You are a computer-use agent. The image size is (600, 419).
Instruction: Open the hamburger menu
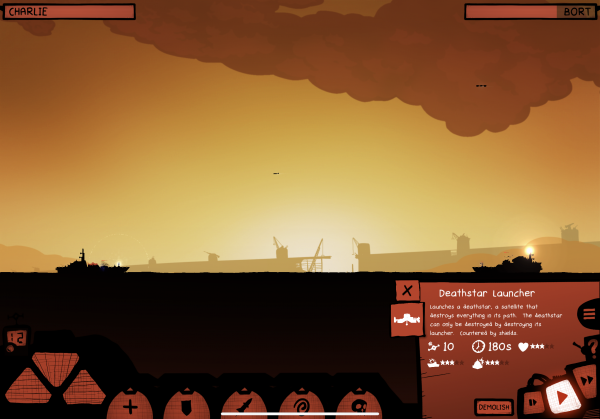[x=589, y=315]
